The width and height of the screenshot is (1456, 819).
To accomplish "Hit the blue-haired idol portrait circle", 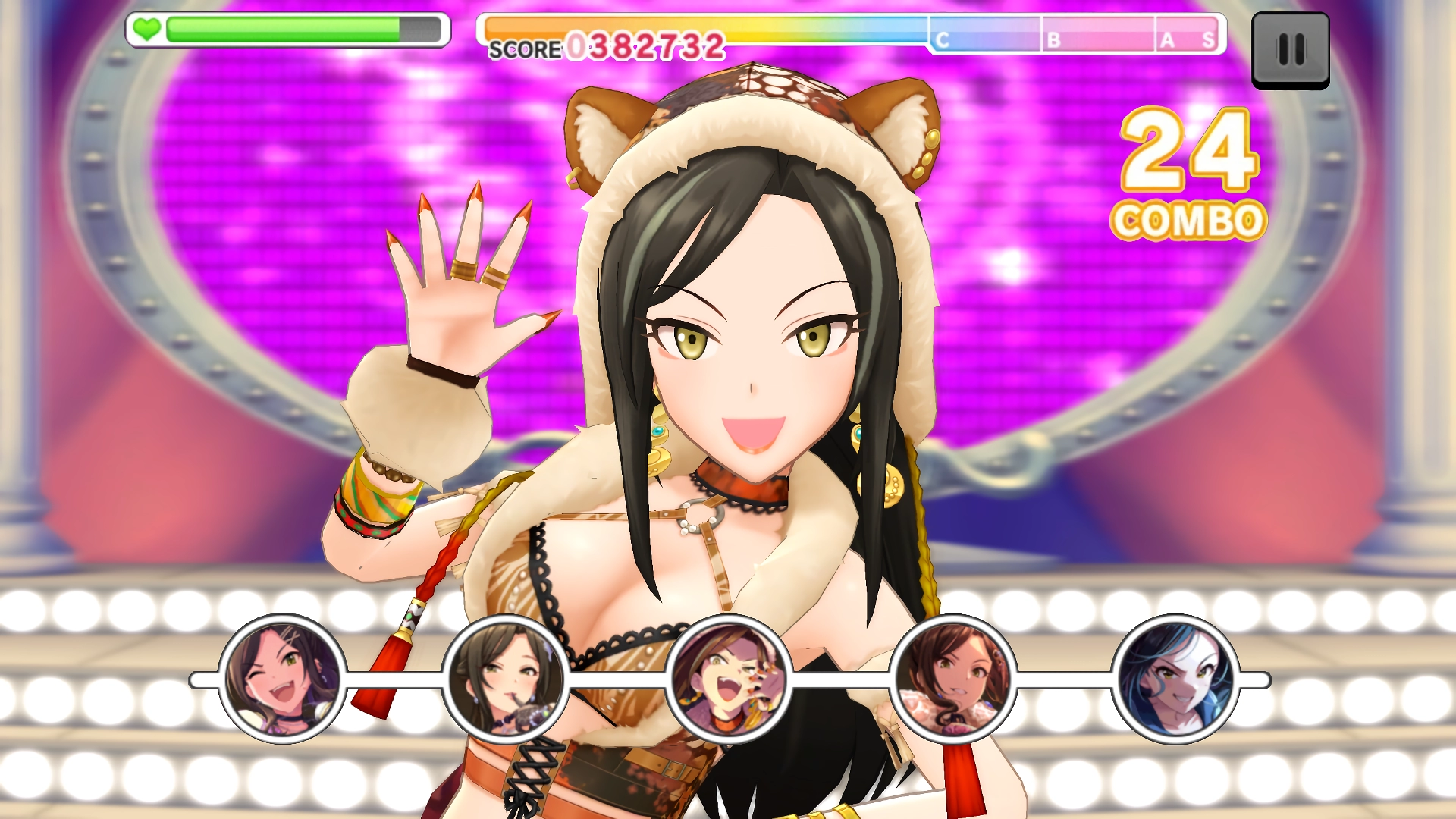I will pos(1175,679).
